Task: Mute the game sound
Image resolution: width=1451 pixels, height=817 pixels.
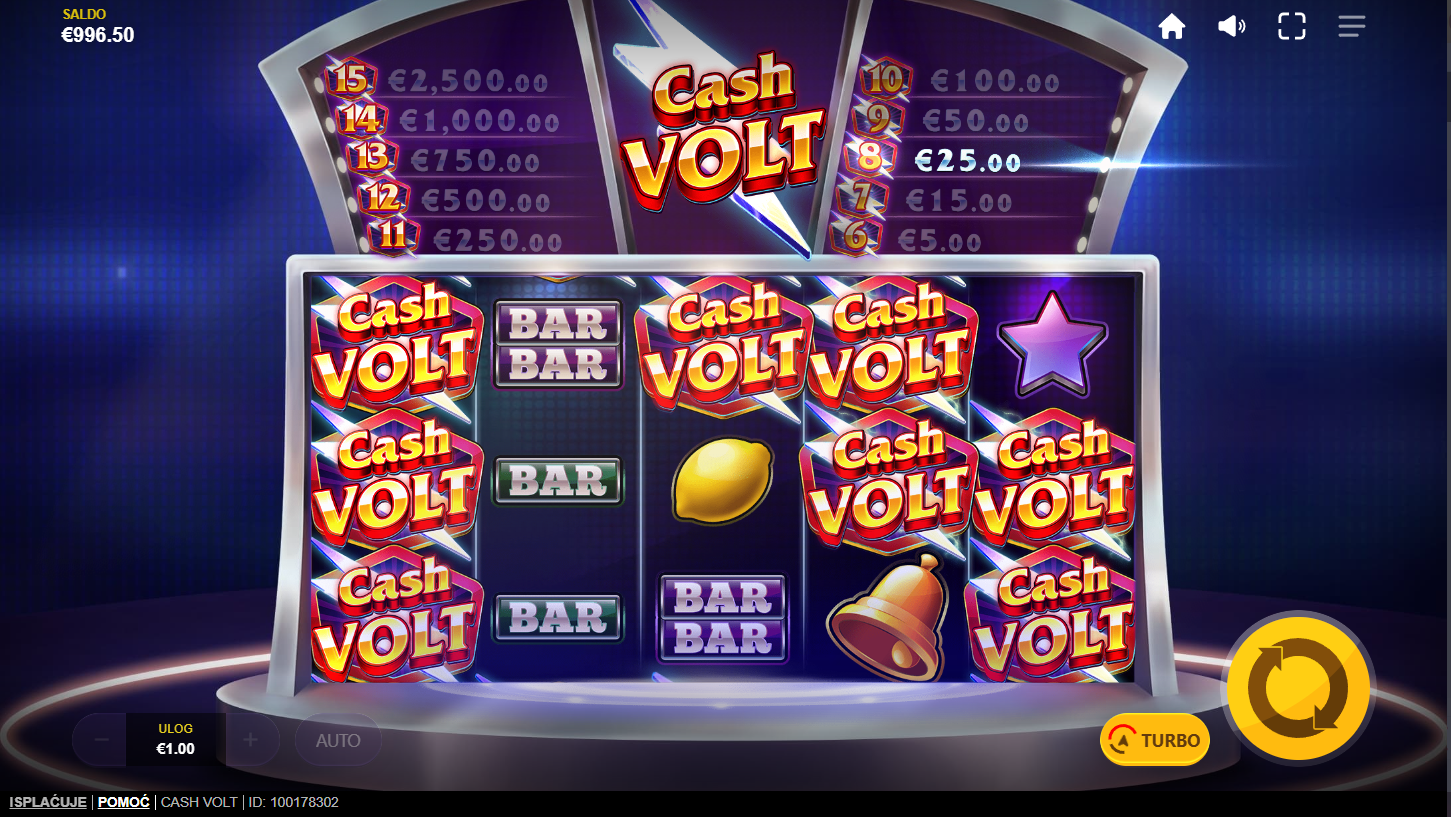Action: [1231, 27]
